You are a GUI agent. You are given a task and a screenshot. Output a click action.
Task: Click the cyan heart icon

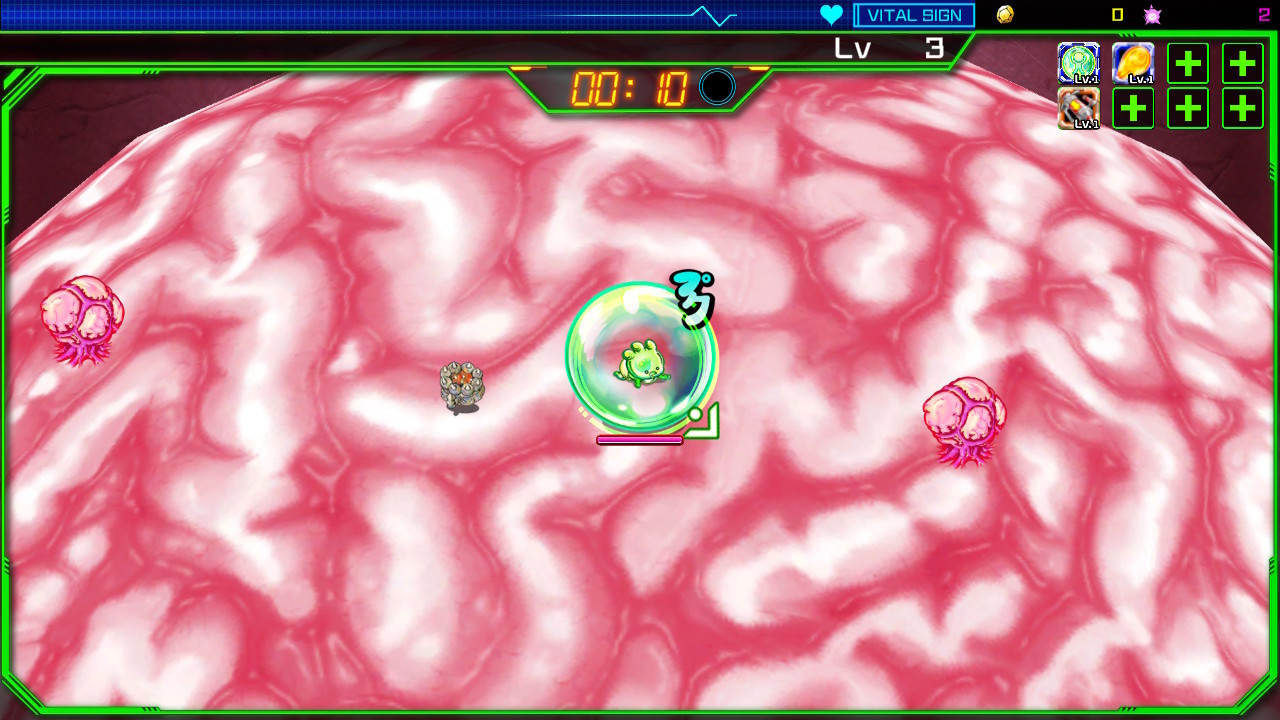(830, 14)
